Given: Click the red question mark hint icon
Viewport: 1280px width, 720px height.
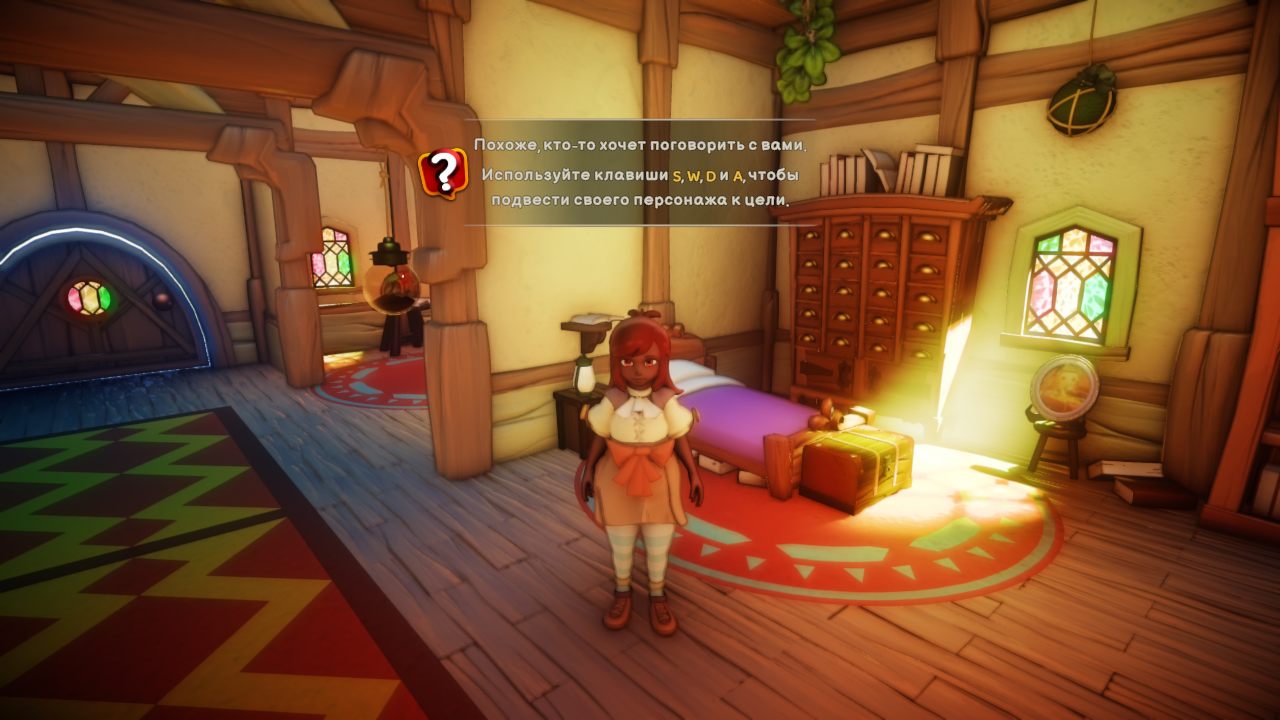Looking at the screenshot, I should [443, 173].
